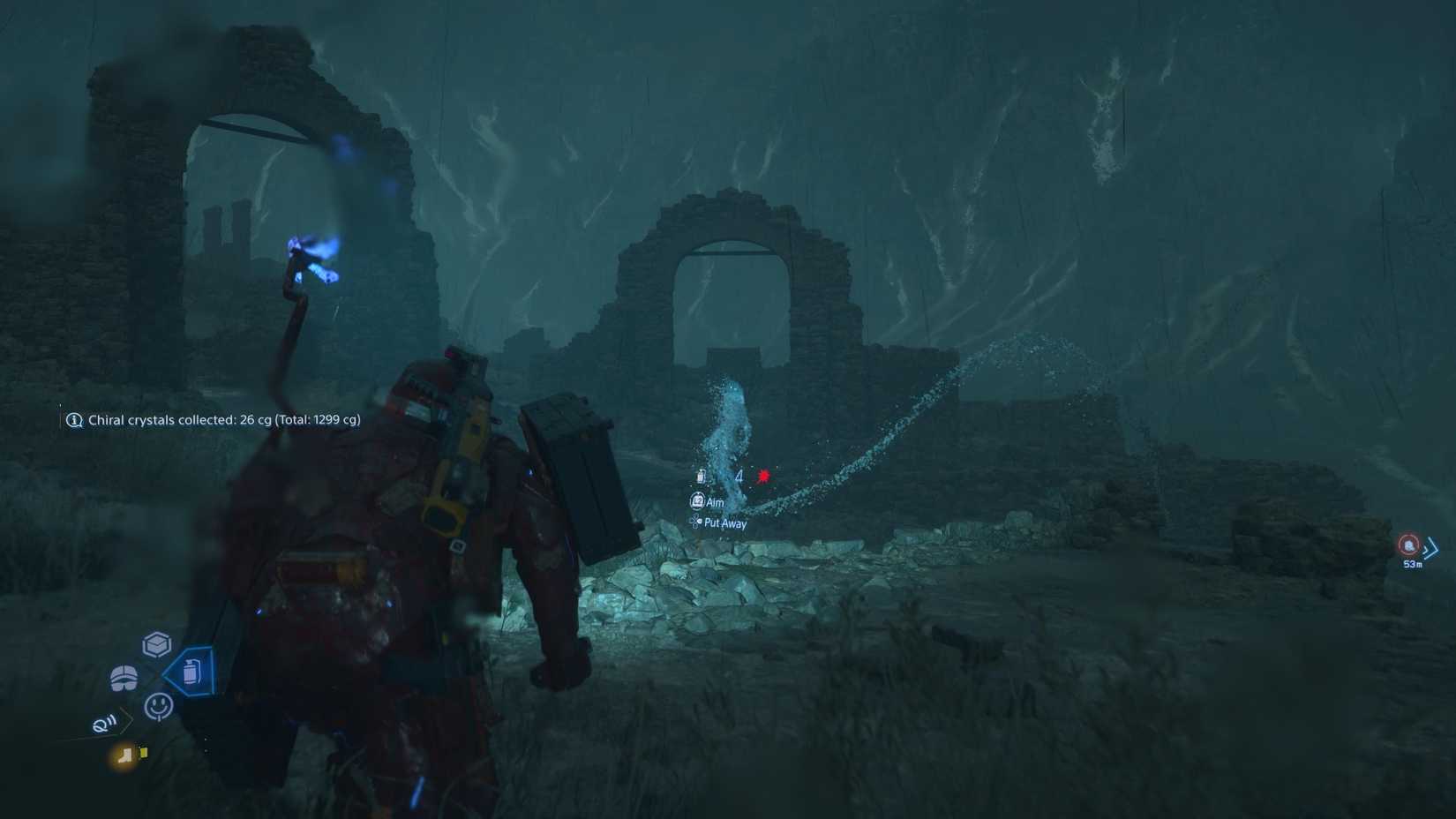Click the spray can ammo icon near the crosshair
The width and height of the screenshot is (1456, 819).
click(x=701, y=477)
